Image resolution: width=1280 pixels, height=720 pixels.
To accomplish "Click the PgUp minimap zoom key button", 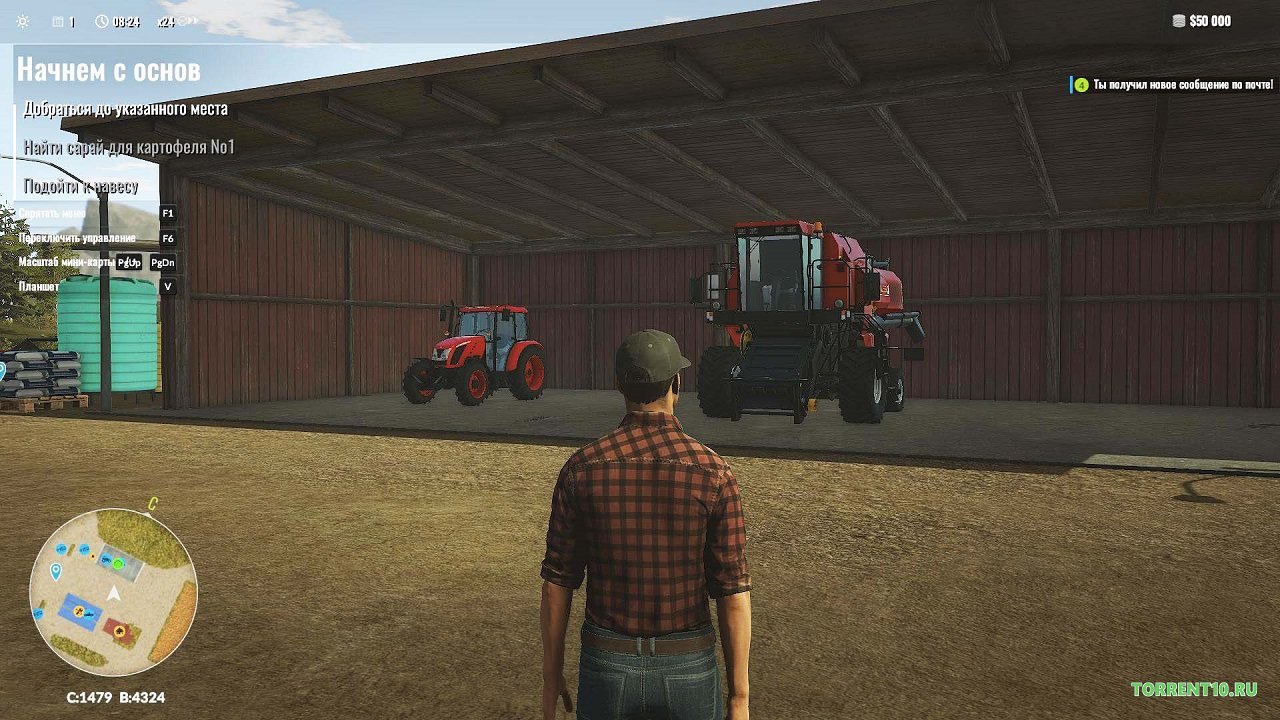I will point(130,264).
